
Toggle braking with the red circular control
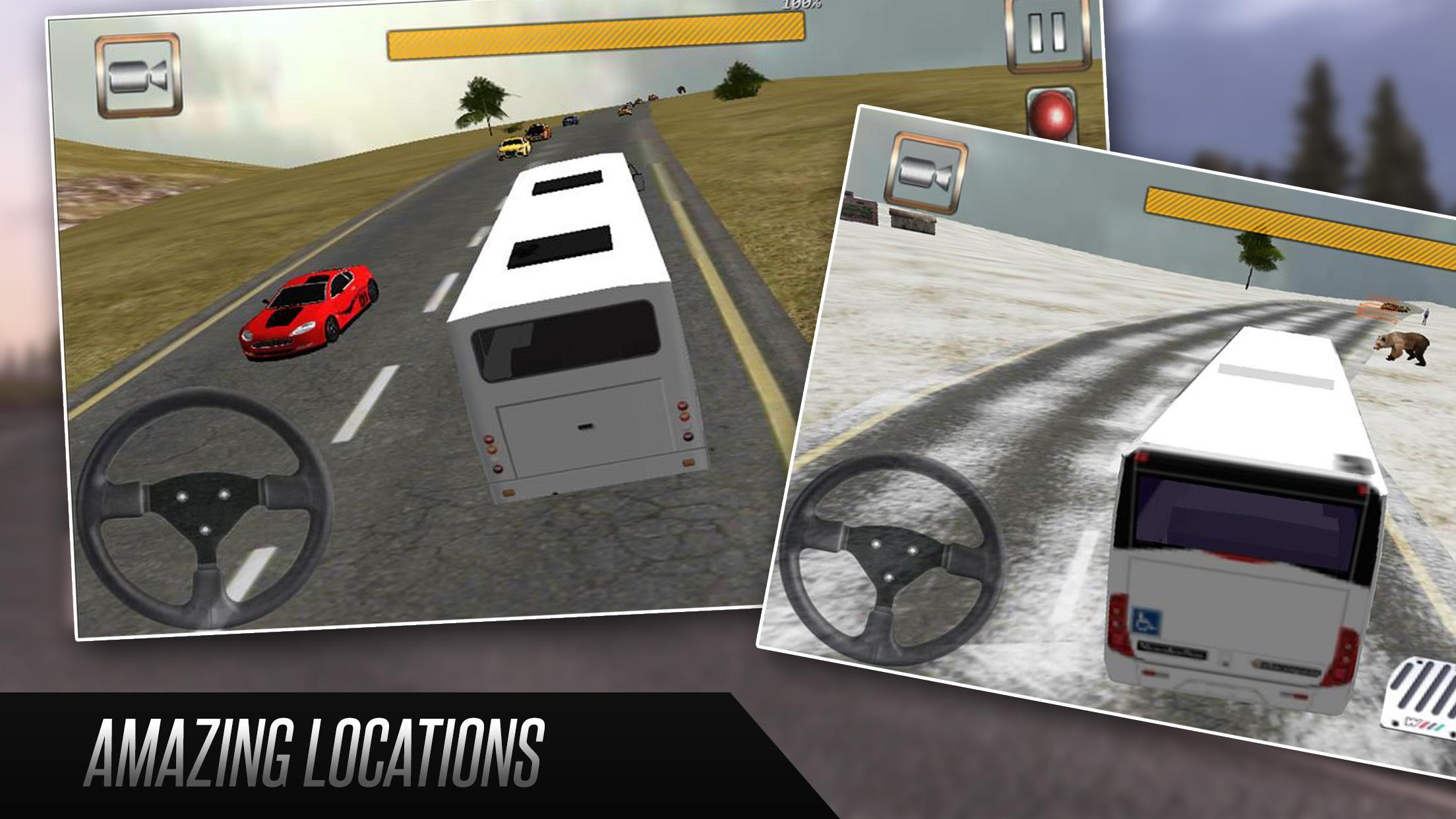click(1052, 117)
